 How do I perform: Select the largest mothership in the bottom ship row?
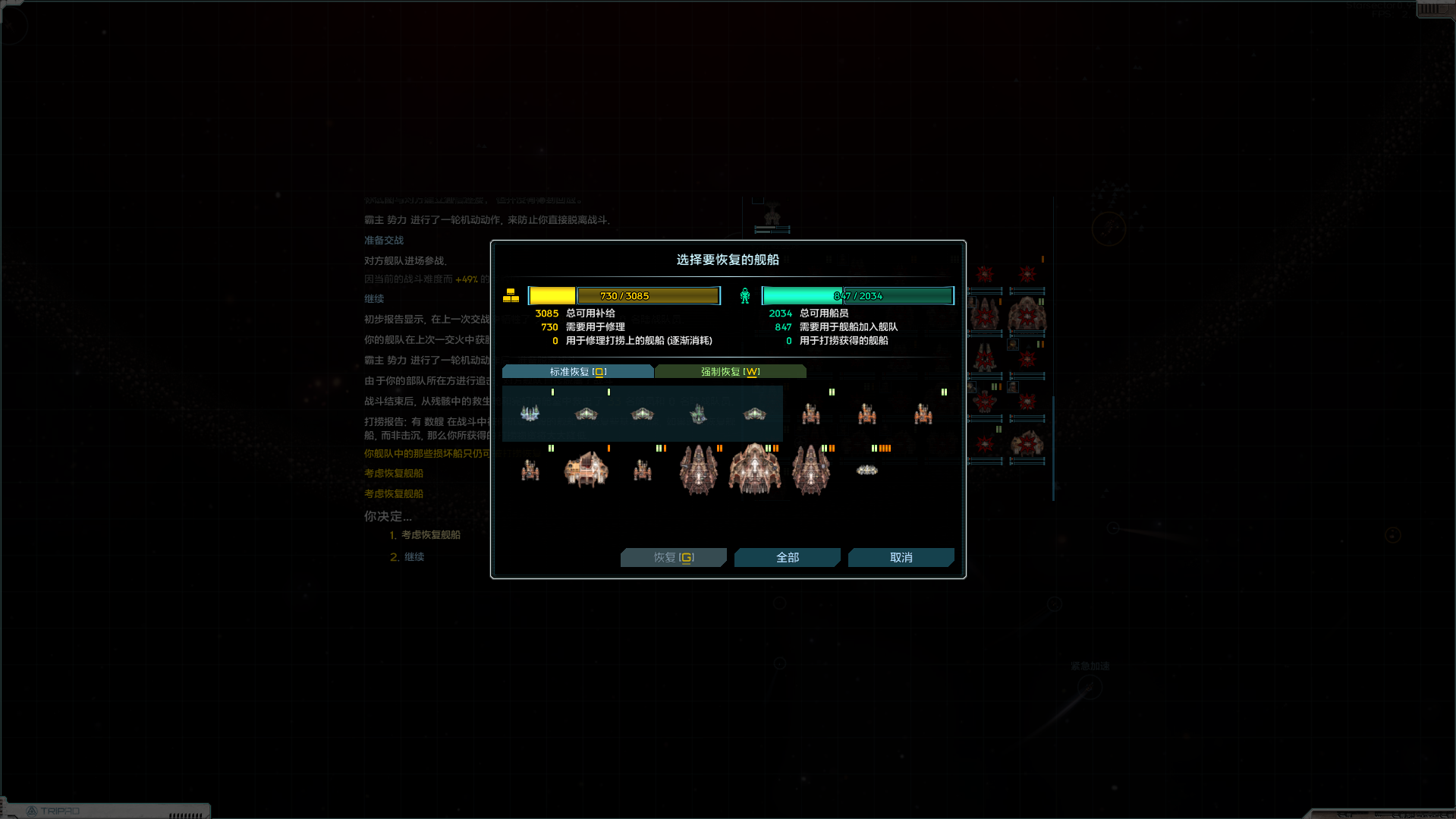pos(755,469)
